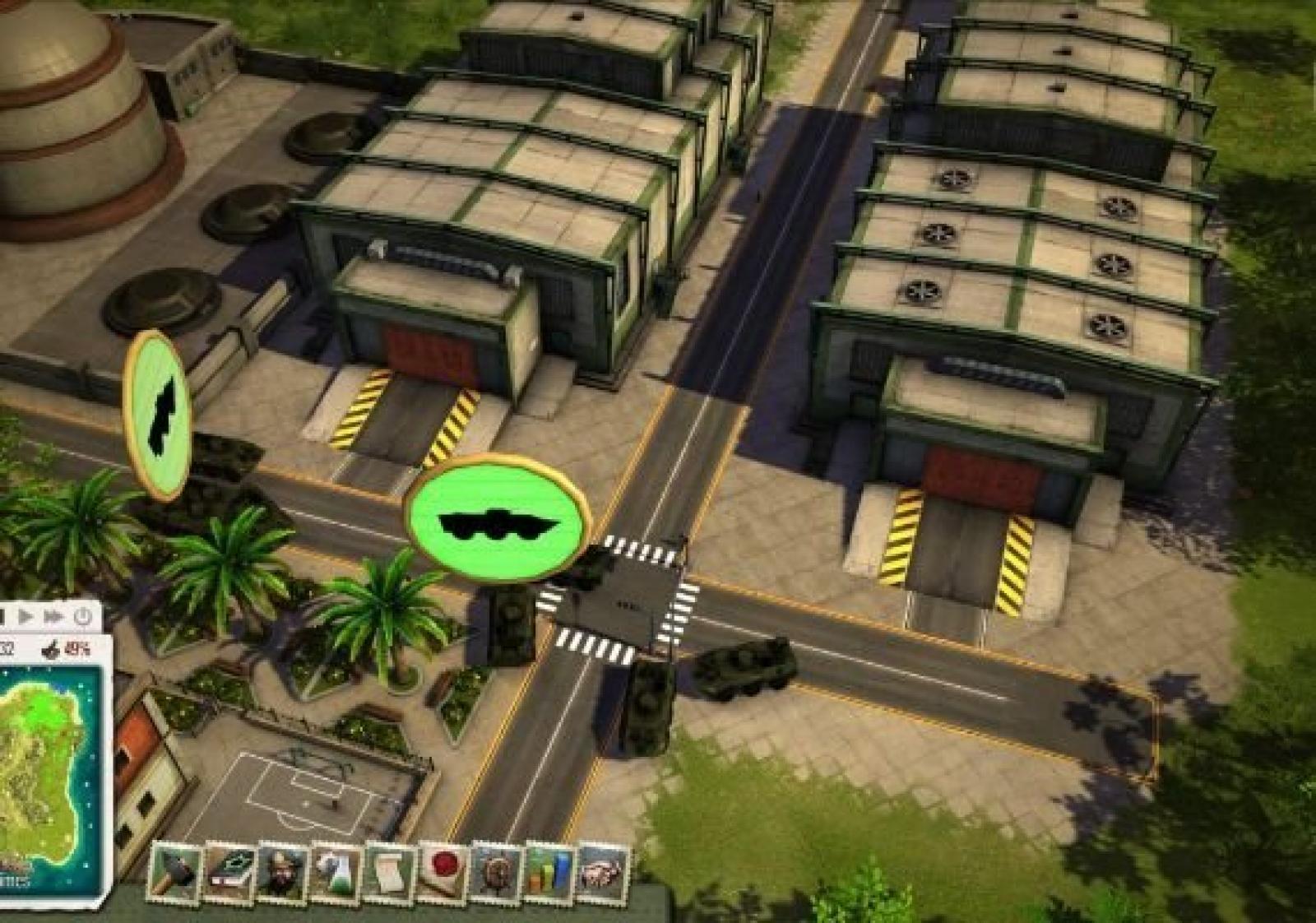Open the round brown emblem stamp
The height and width of the screenshot is (923, 1316).
tap(497, 872)
